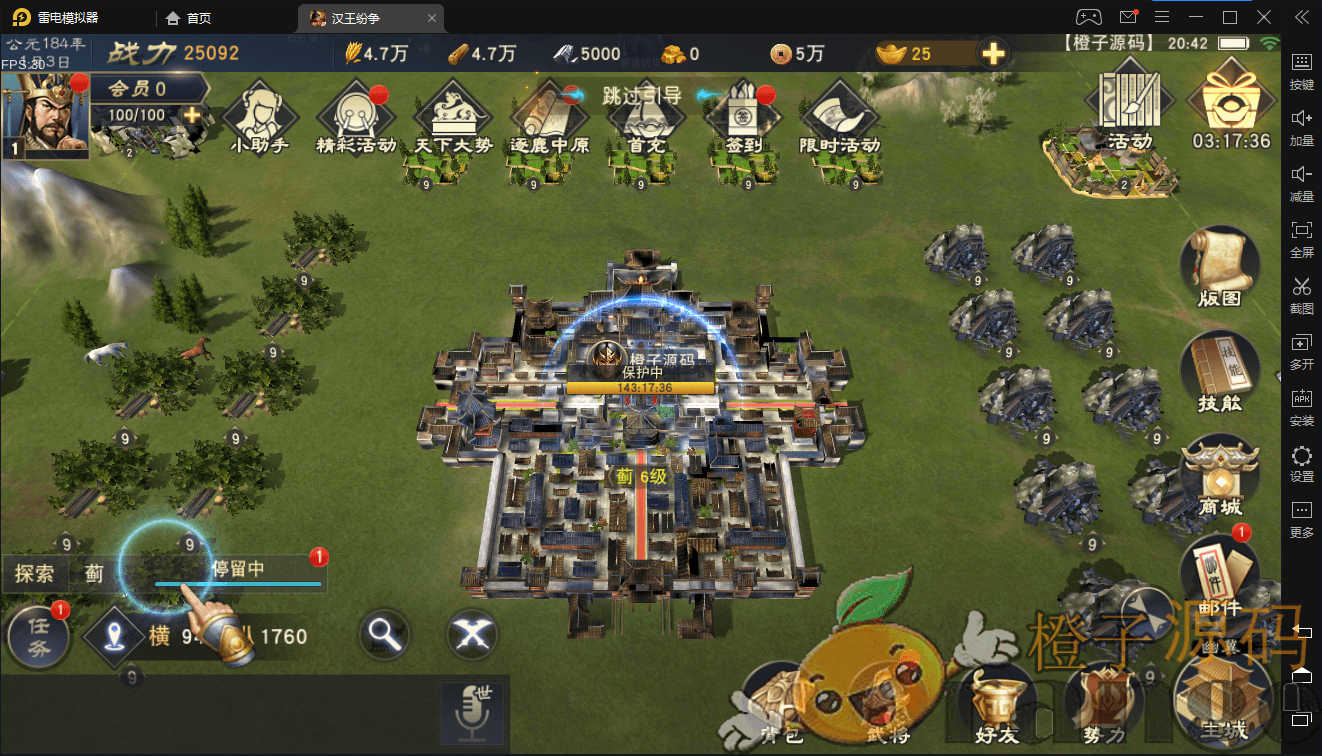Viewport: 1322px width, 756px height.
Task: Claim the golden gift box timer reward
Action: coord(1230,98)
